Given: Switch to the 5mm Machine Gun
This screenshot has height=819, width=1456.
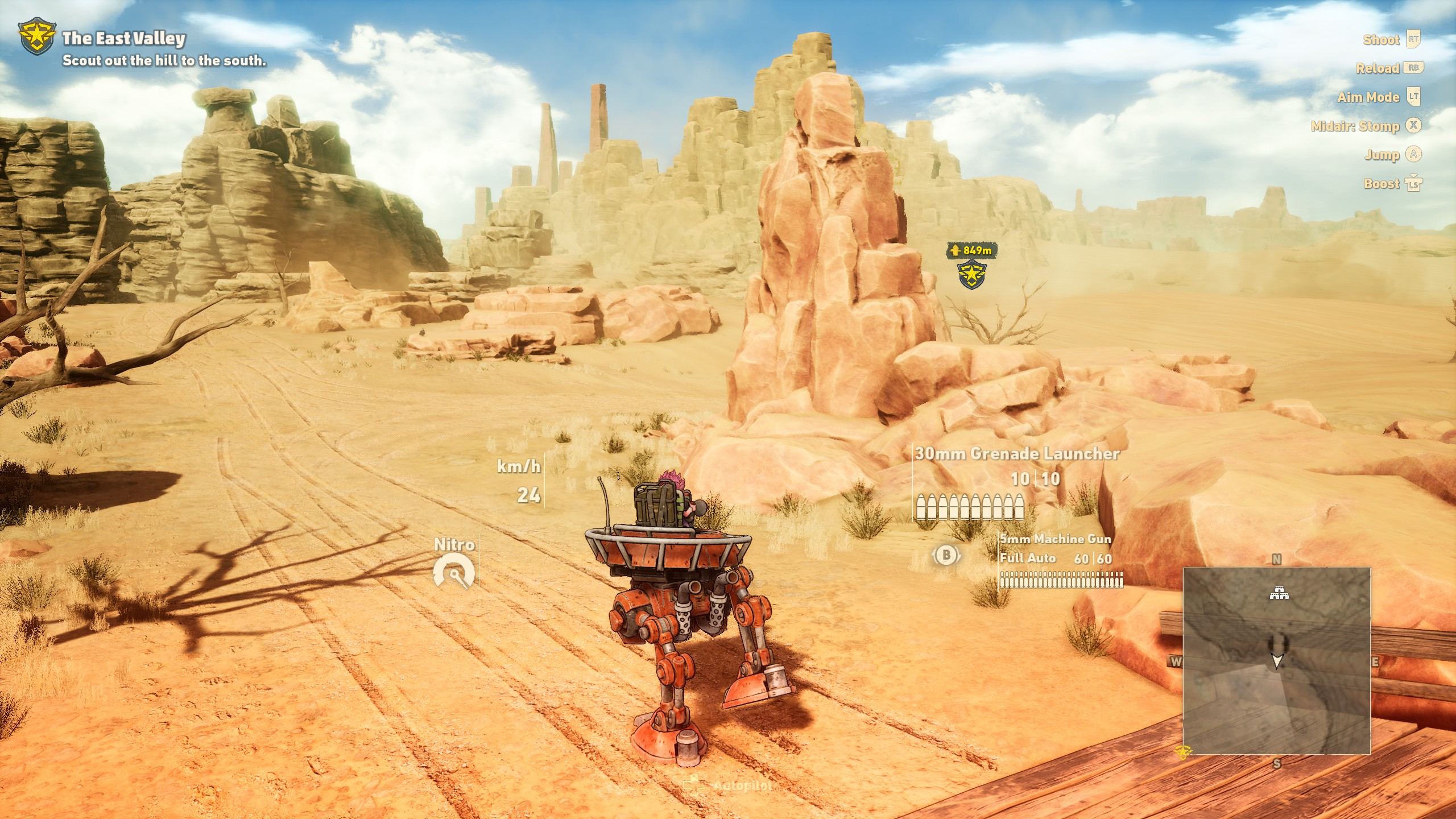Looking at the screenshot, I should coord(1055,539).
